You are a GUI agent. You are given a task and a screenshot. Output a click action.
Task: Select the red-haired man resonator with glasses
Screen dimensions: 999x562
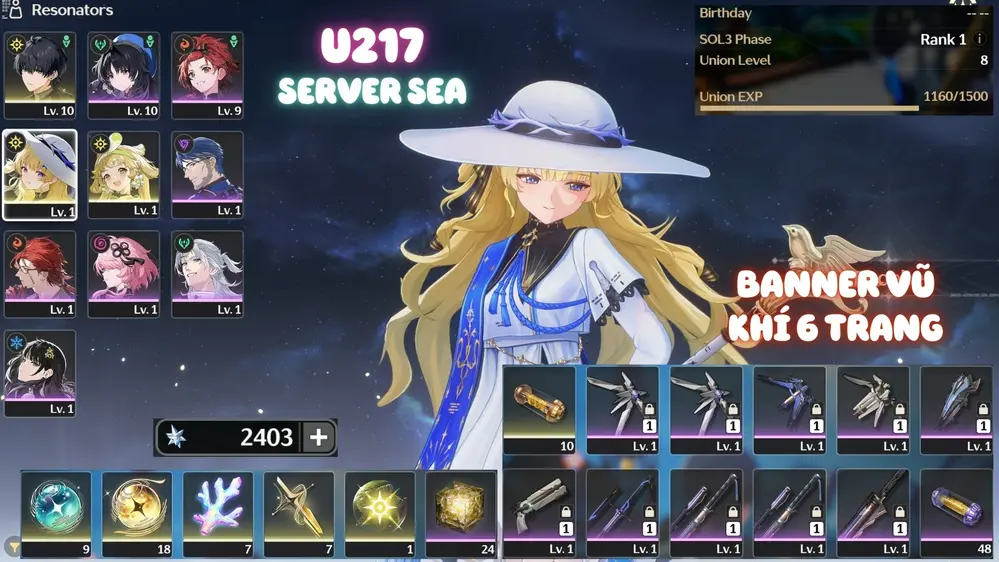(40, 273)
